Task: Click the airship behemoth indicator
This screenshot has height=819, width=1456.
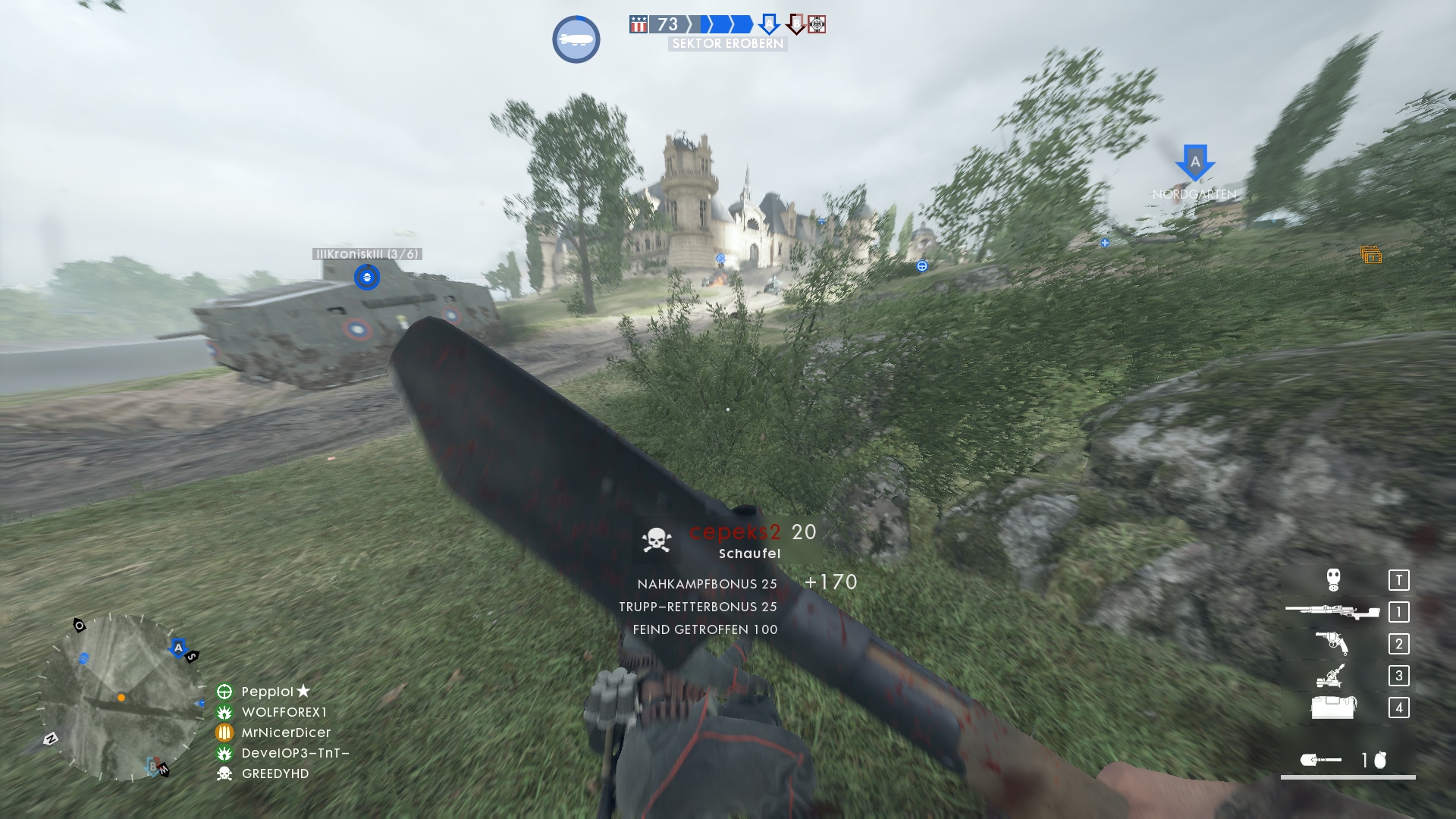Action: point(576,39)
